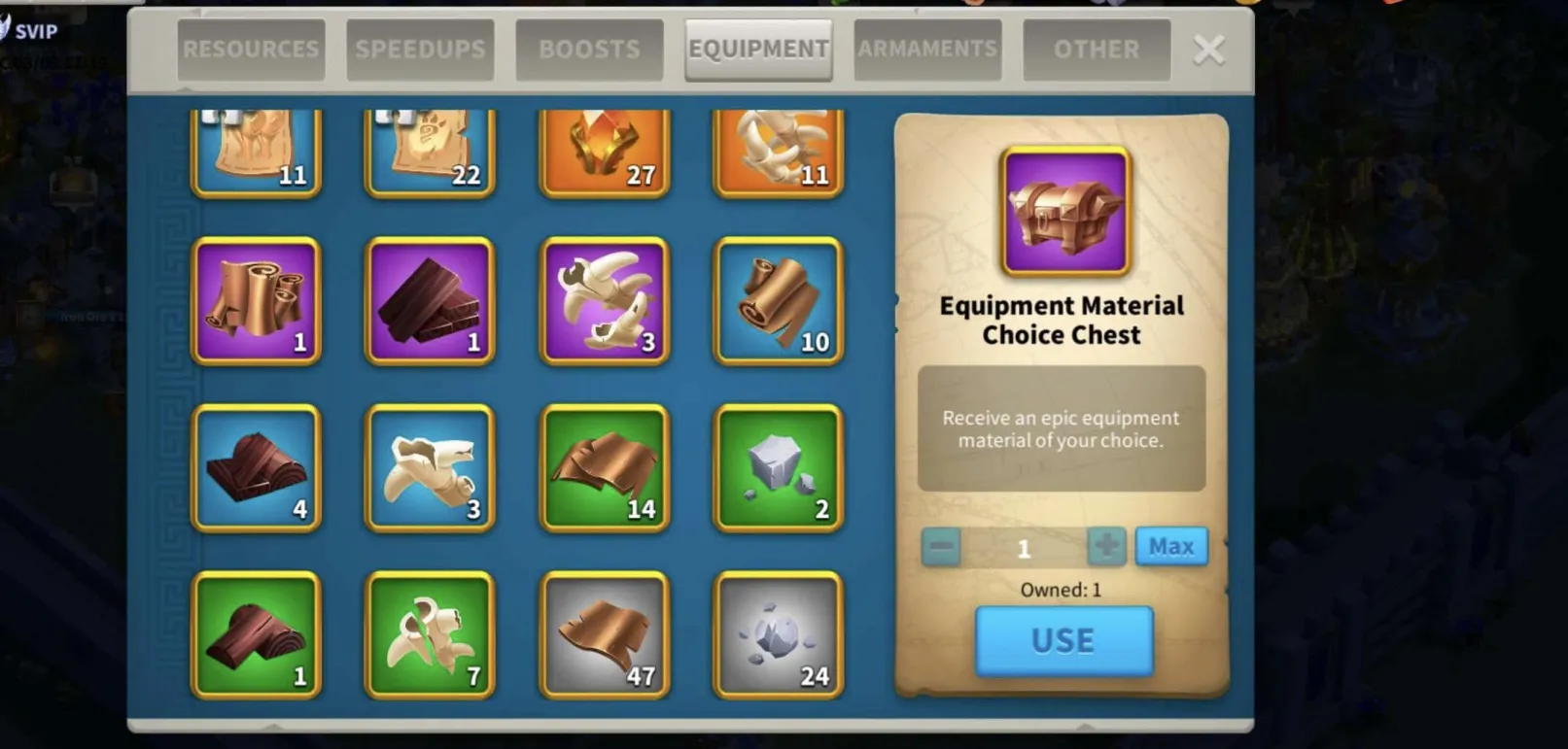Use the Equipment Material Choice Chest
The image size is (1568, 749).
click(1063, 641)
